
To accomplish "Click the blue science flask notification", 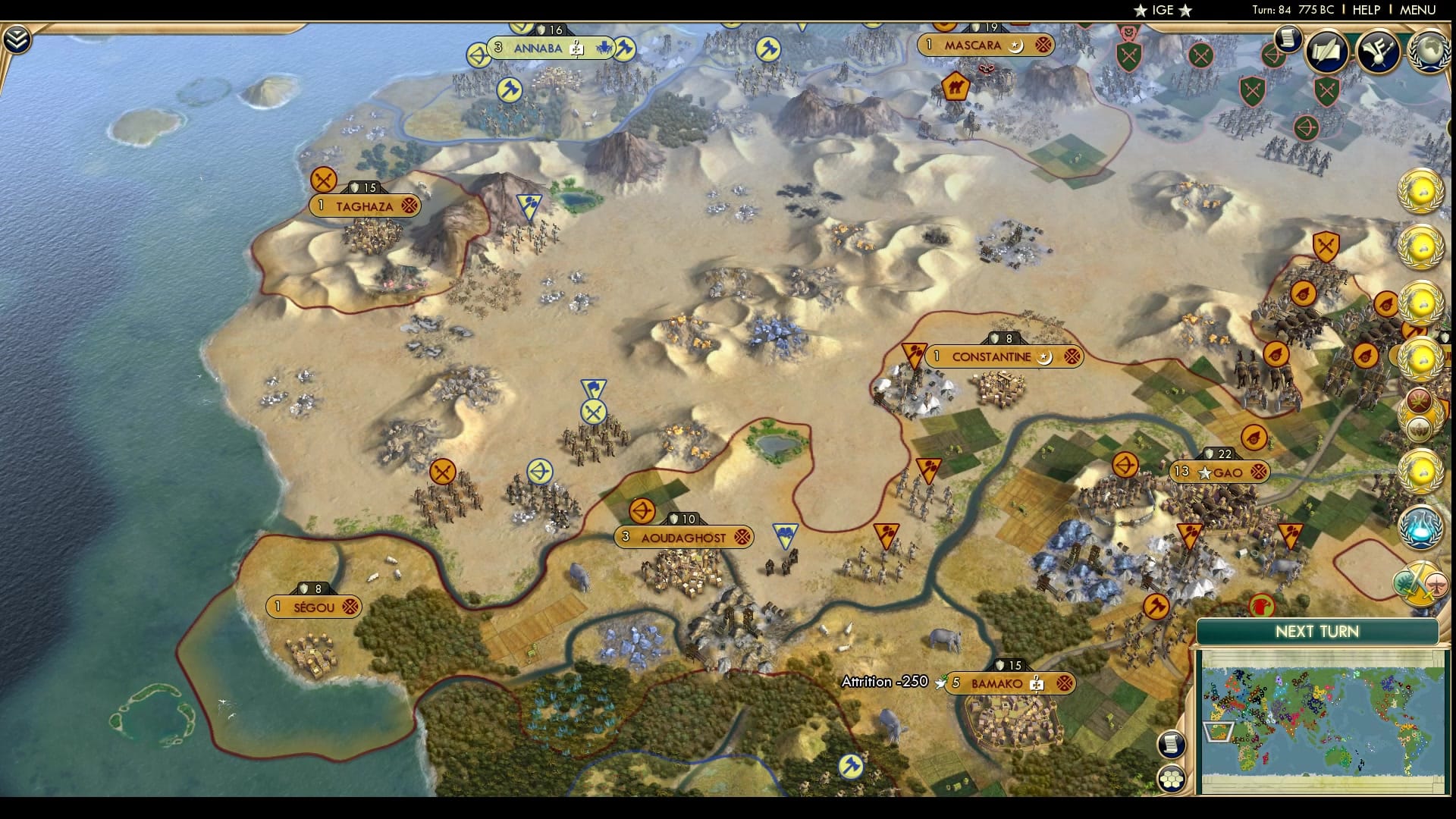I will point(1420,529).
